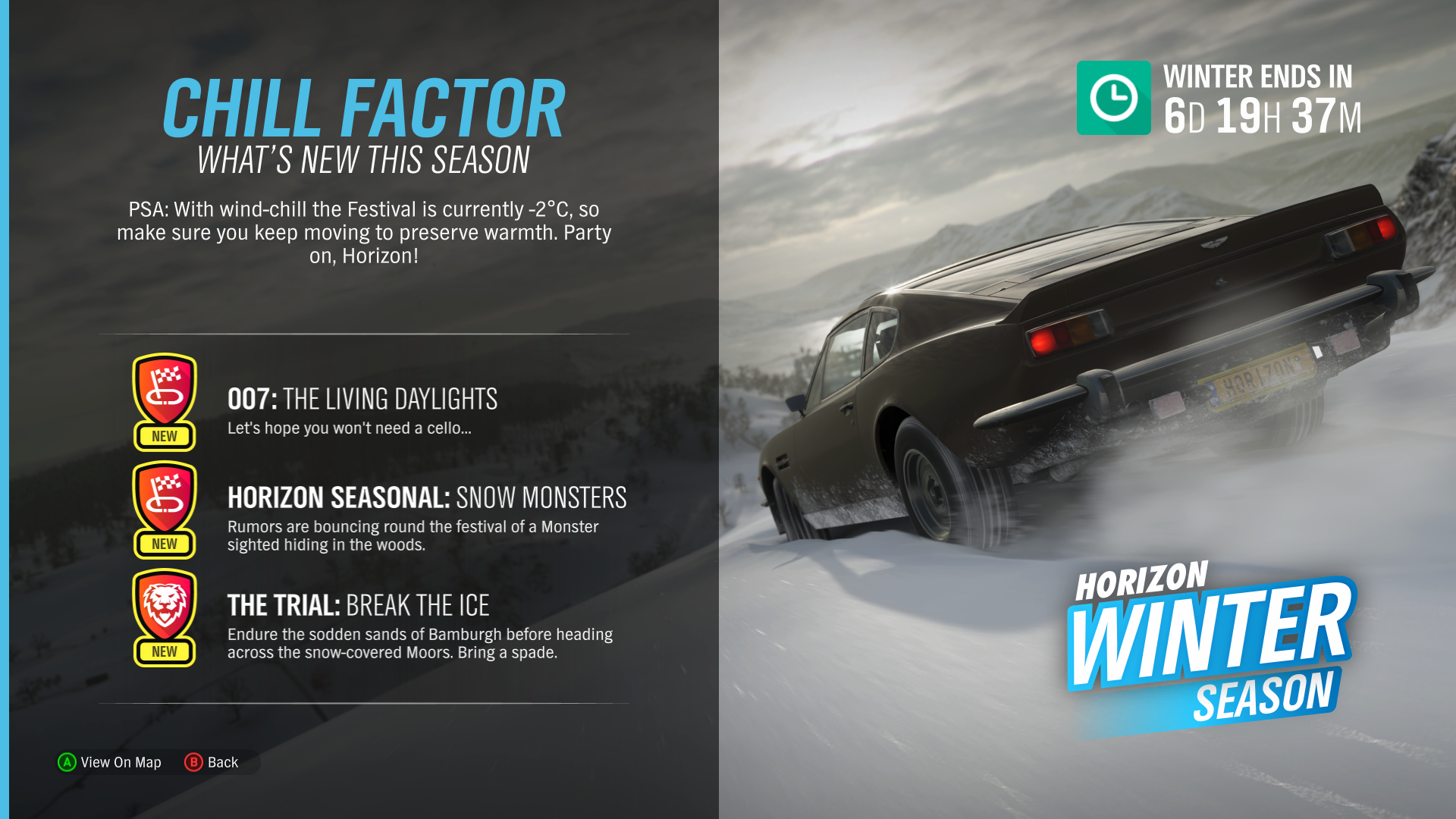
Task: Click the green clock icon near Winter Ends In
Action: [x=1113, y=99]
